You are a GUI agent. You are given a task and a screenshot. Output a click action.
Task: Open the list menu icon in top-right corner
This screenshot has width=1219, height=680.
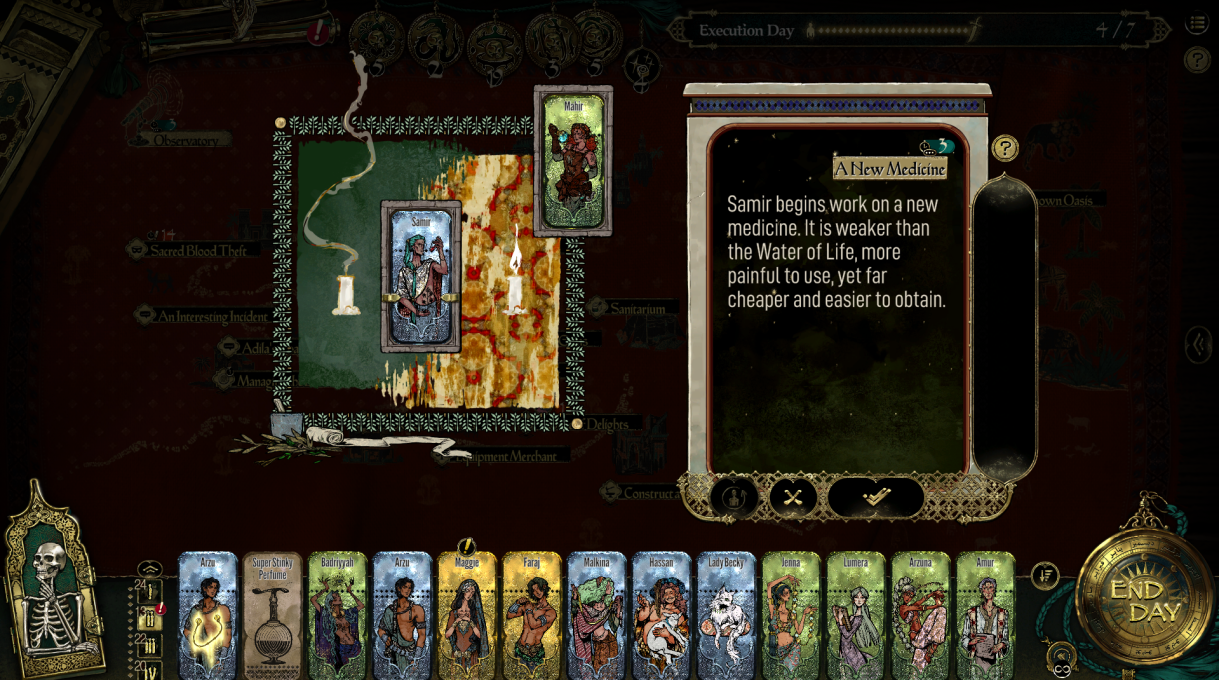click(1196, 23)
